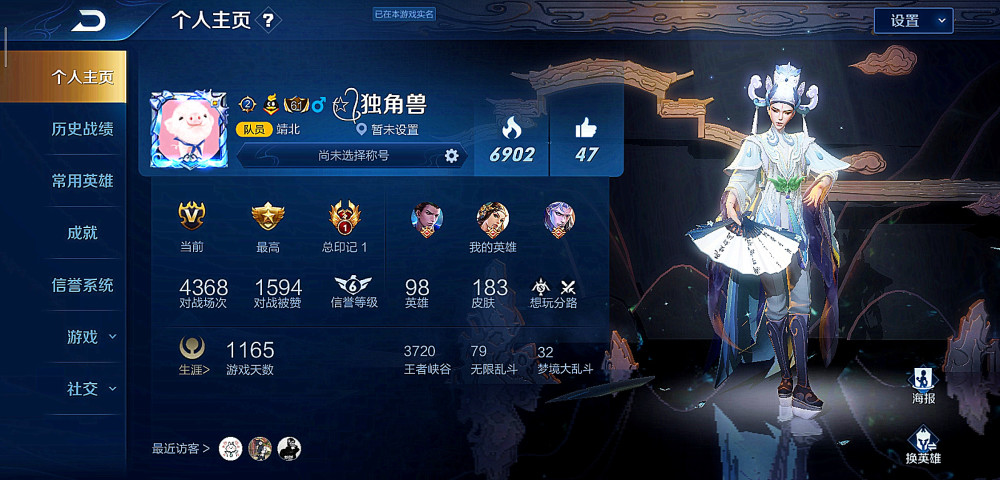Go back using the top-left arrow
The image size is (1000, 480).
tap(89, 20)
